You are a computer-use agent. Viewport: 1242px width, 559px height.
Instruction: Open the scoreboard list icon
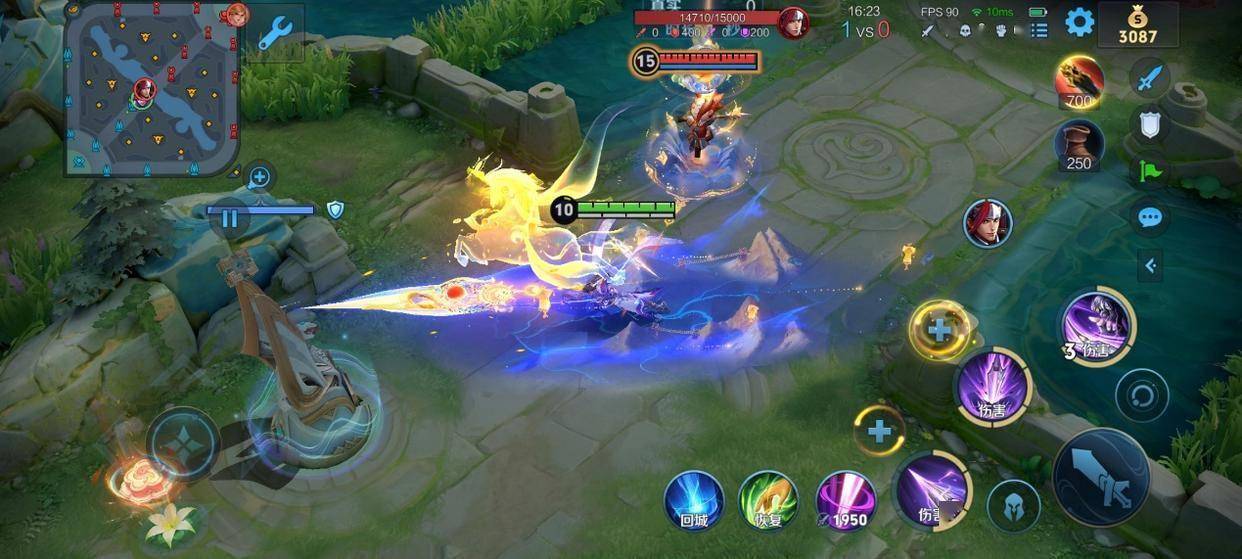(1040, 31)
